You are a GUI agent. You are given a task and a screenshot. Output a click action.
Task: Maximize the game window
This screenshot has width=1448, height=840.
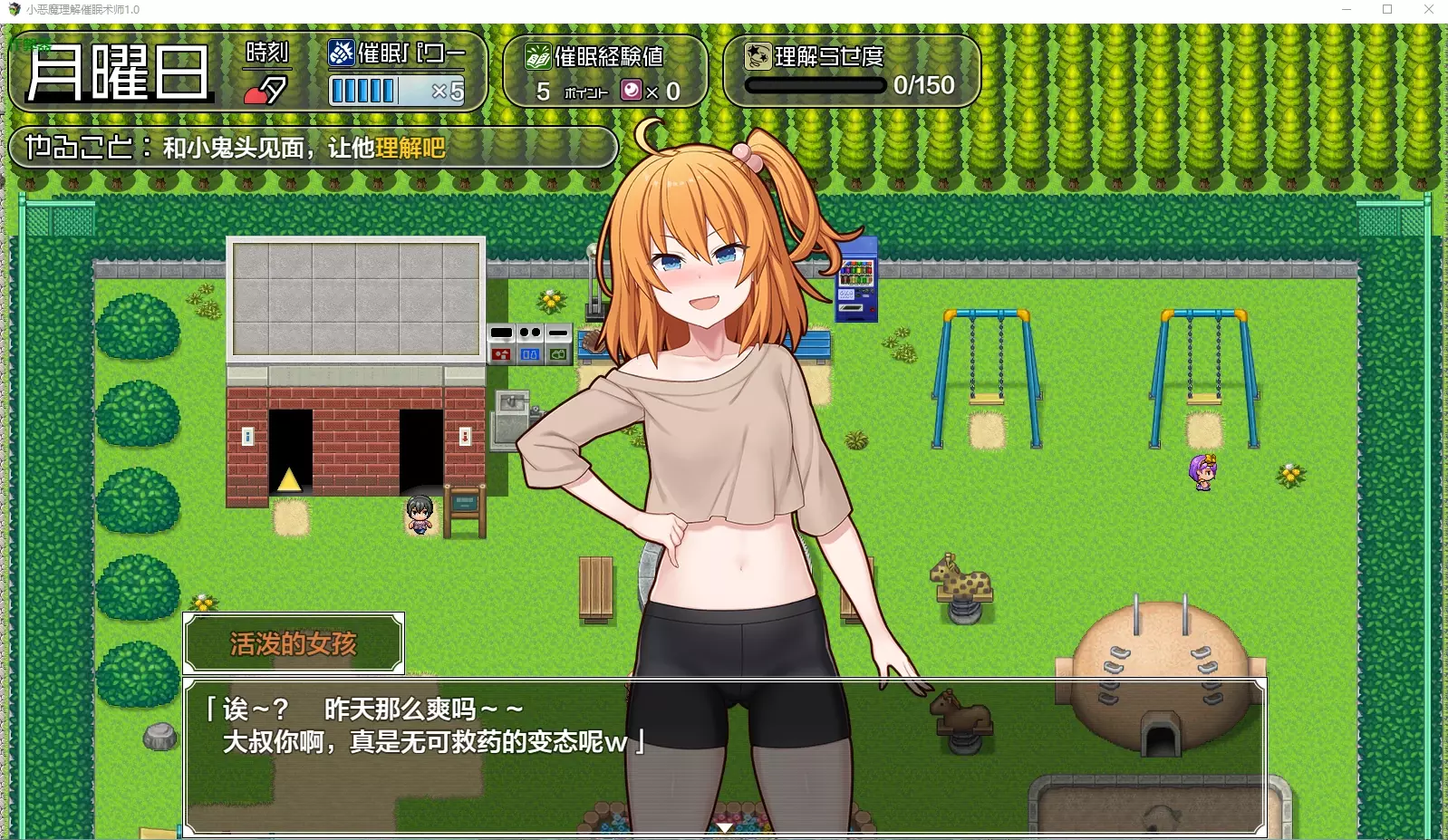(1387, 10)
